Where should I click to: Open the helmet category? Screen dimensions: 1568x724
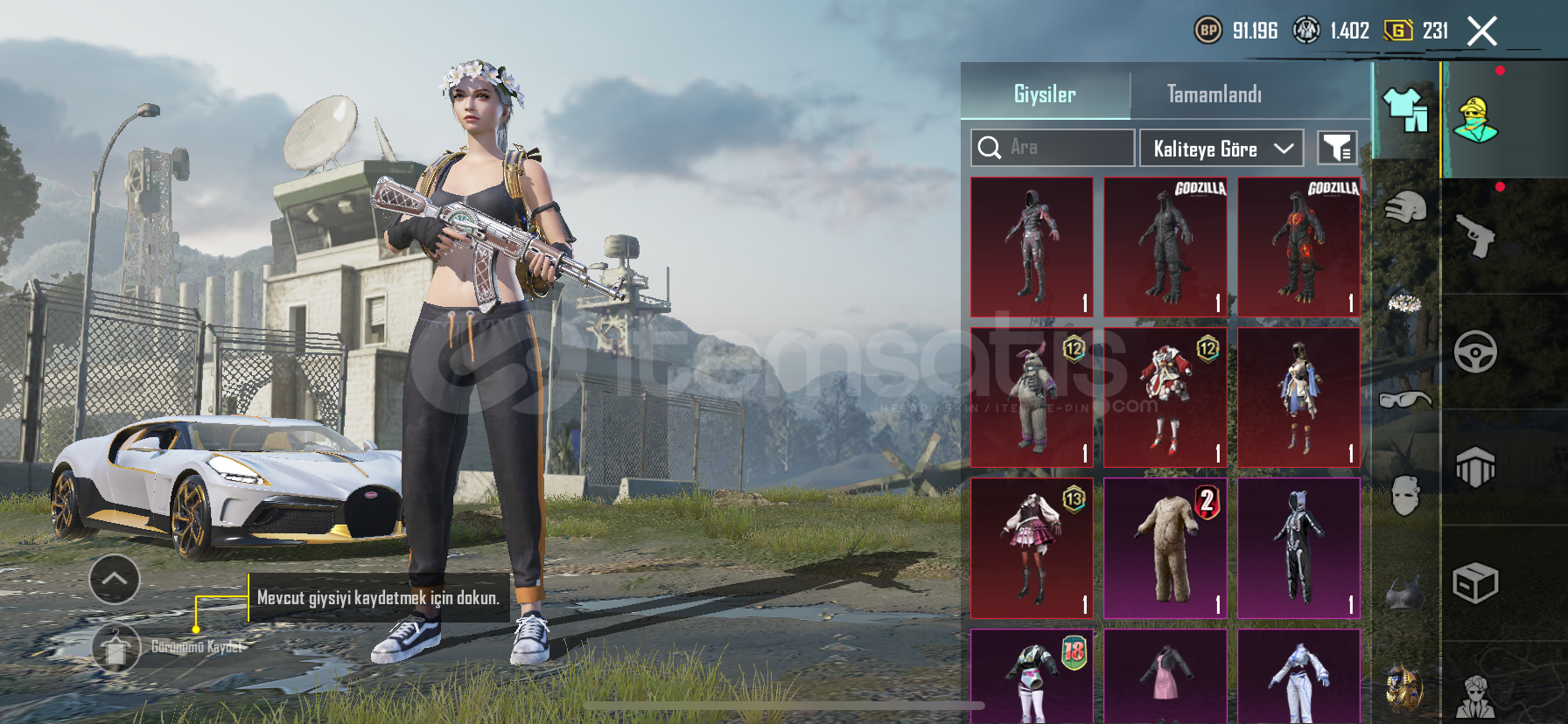pyautogui.click(x=1405, y=208)
